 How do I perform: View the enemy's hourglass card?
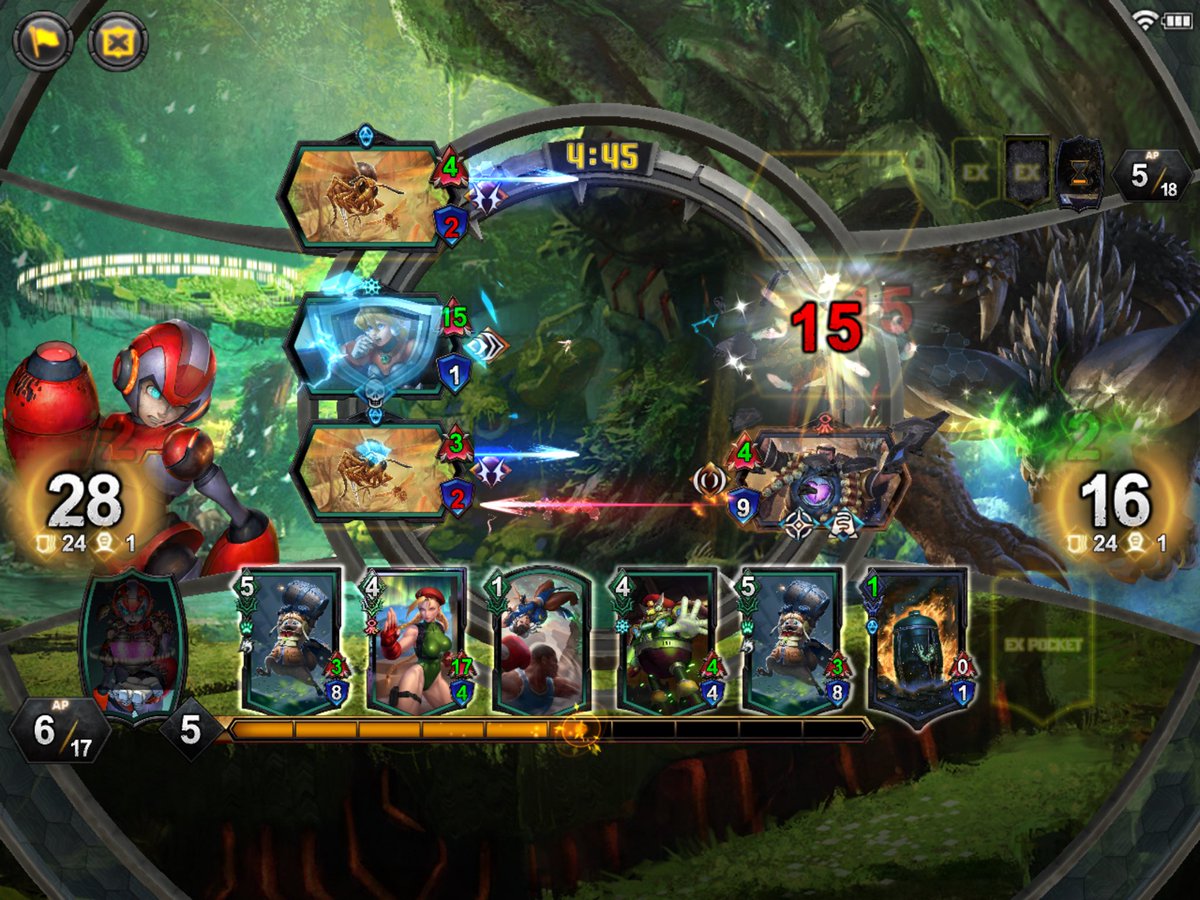coord(1080,174)
